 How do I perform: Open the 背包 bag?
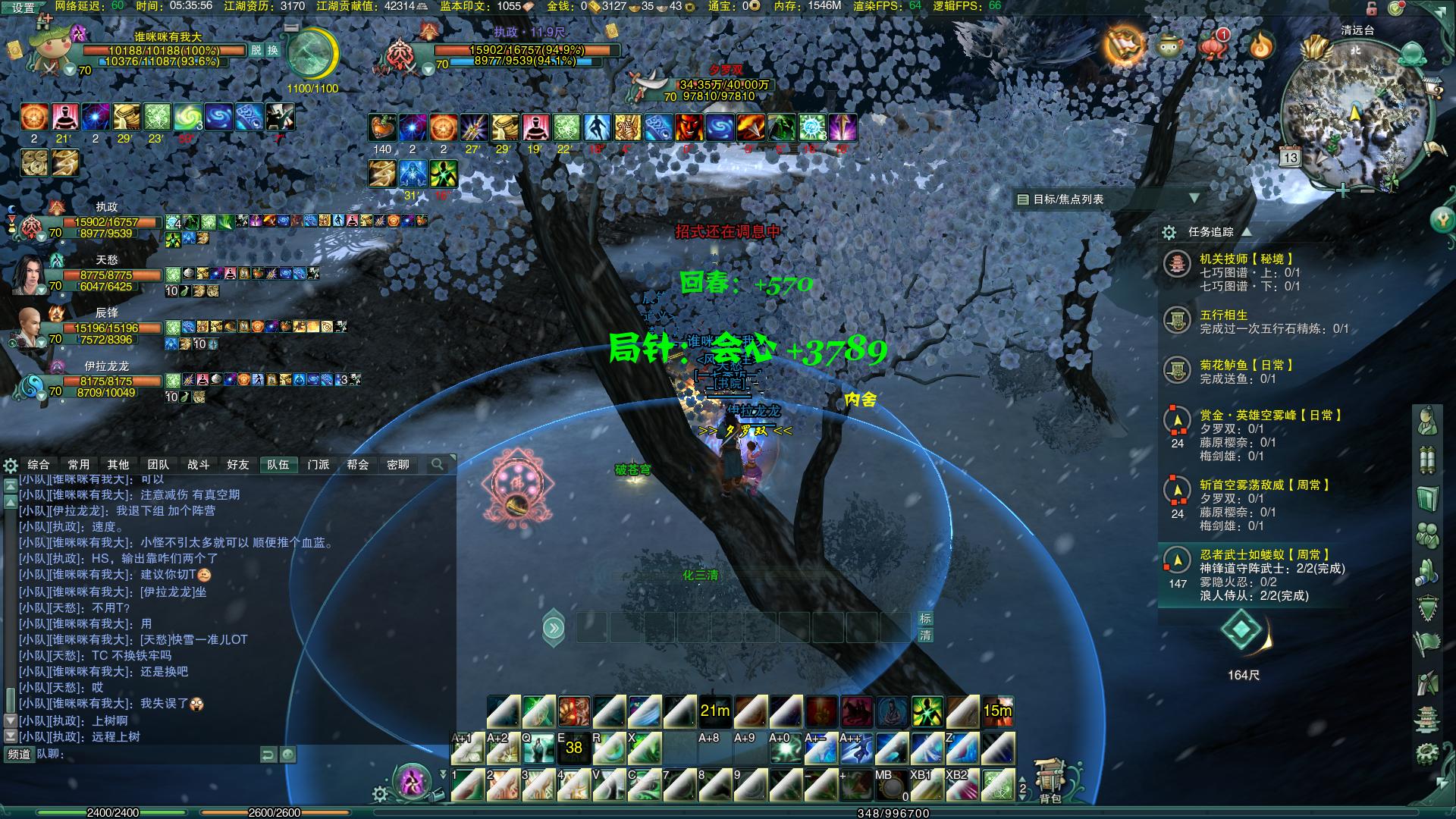(x=1050, y=781)
